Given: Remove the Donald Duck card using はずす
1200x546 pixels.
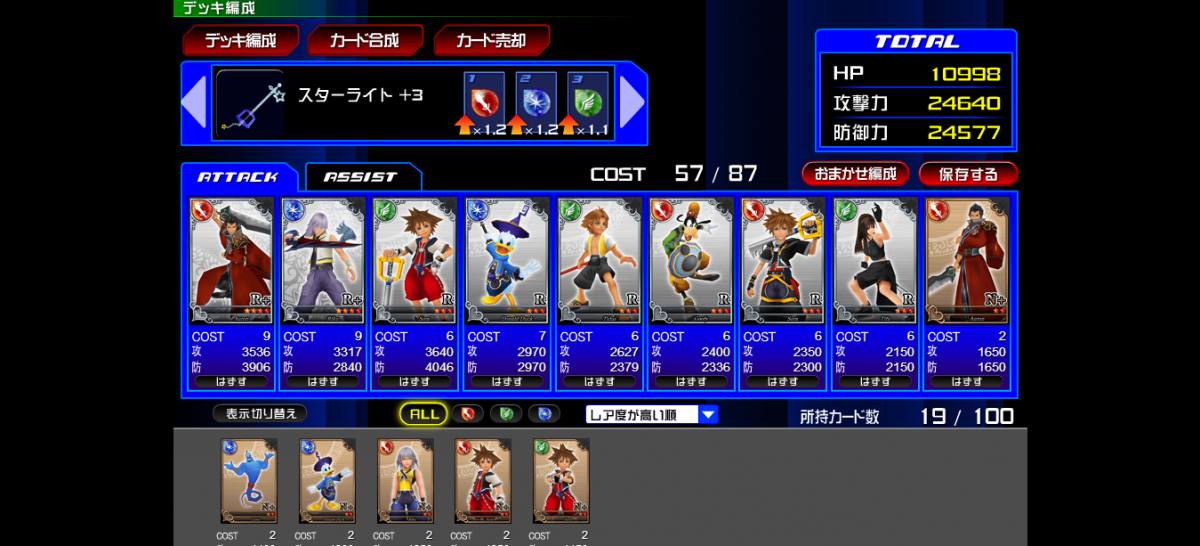Looking at the screenshot, I should coord(506,382).
